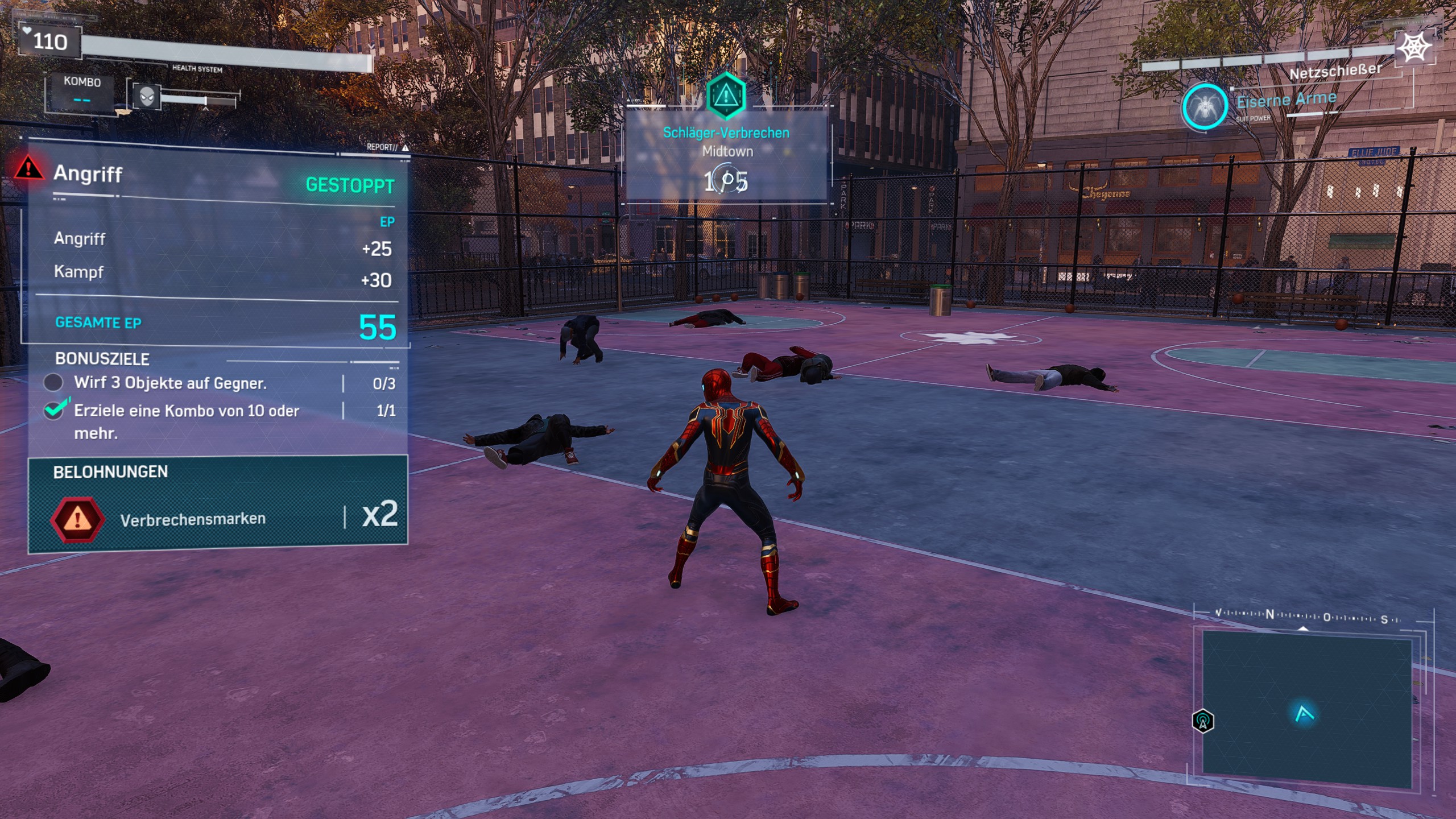The width and height of the screenshot is (1456, 819).
Task: Click the player arrow on the minimap
Action: 1304,713
